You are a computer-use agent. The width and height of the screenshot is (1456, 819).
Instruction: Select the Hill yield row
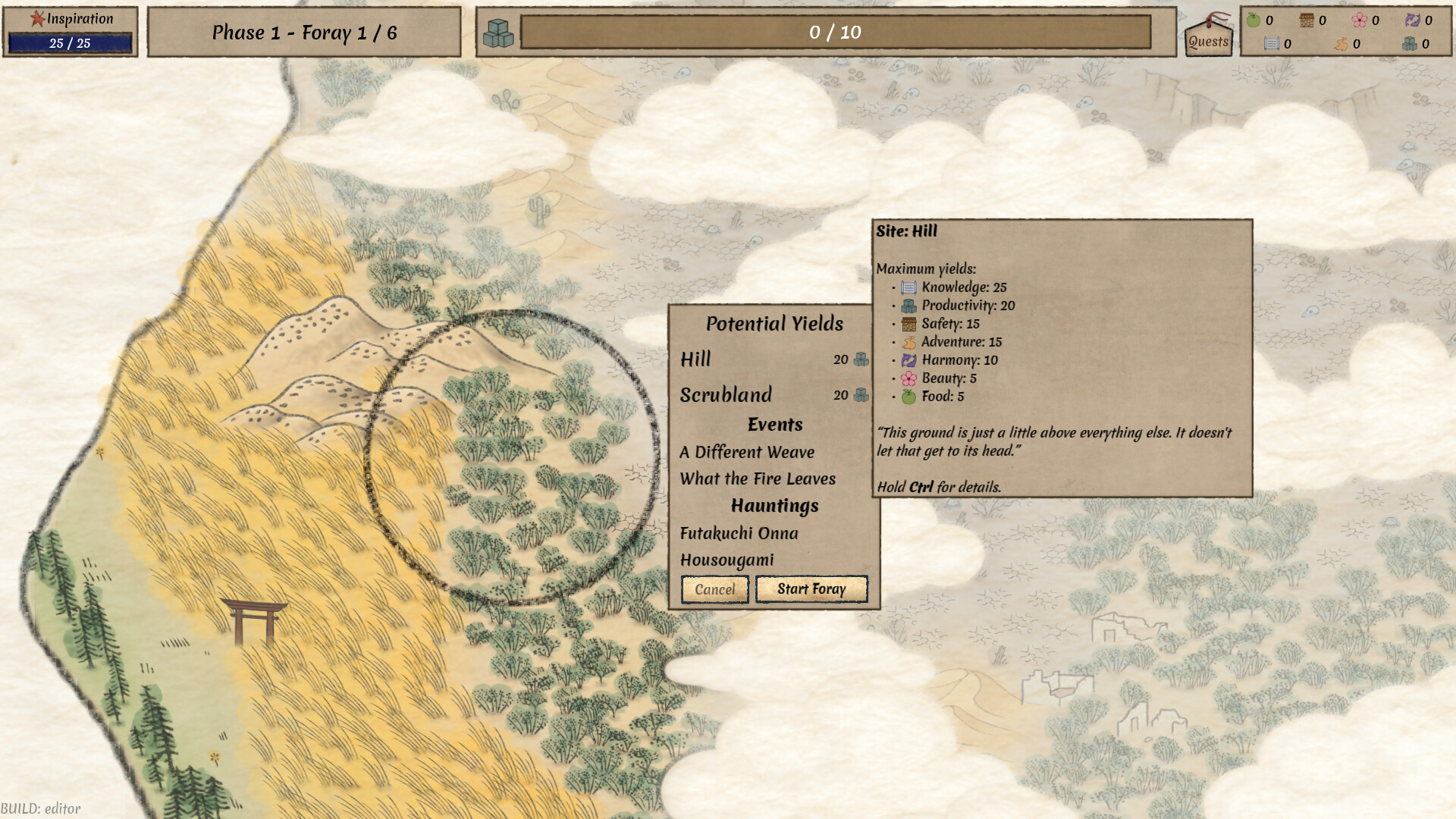coord(773,359)
